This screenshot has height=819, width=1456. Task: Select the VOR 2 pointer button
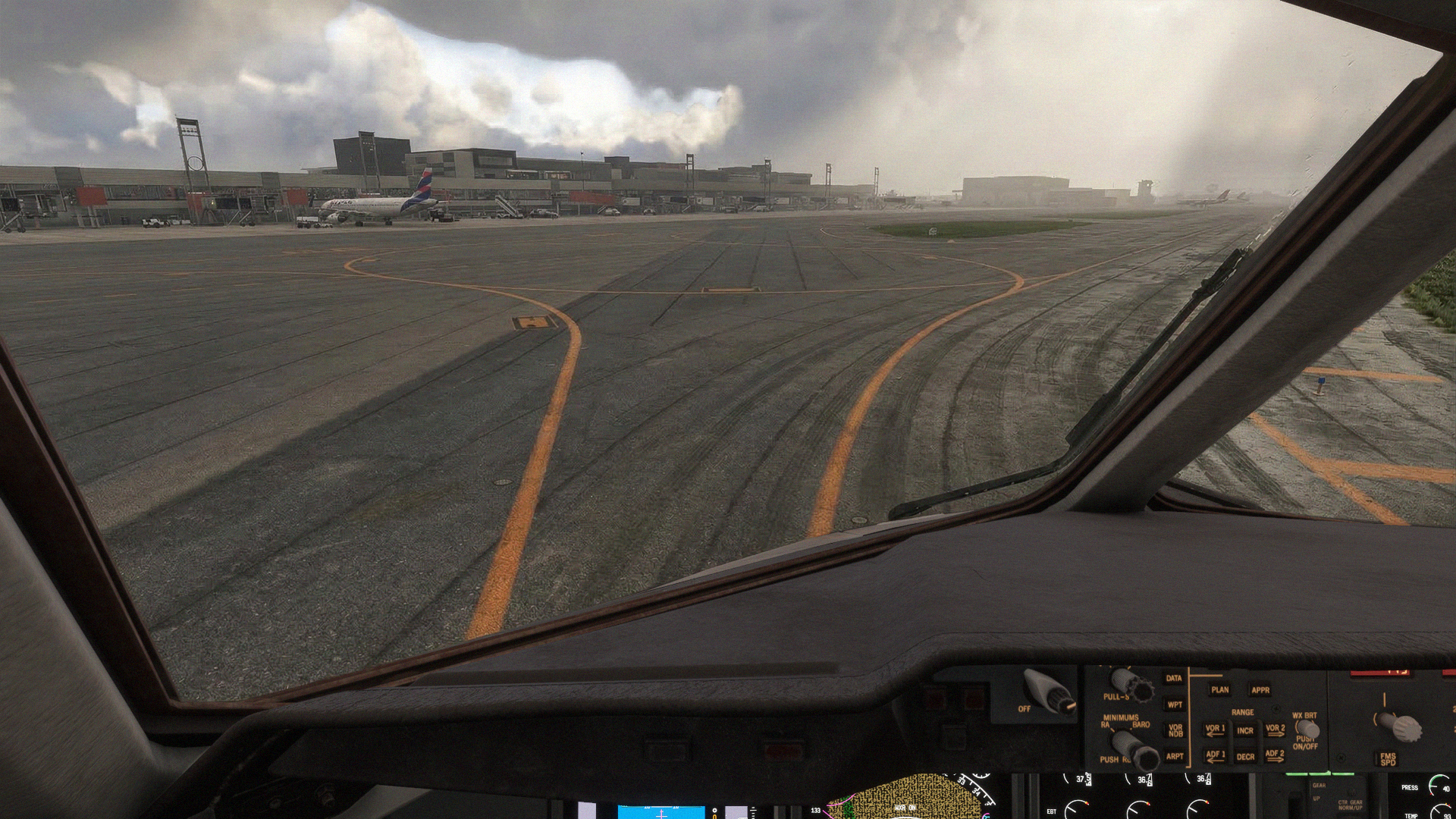tap(1275, 730)
